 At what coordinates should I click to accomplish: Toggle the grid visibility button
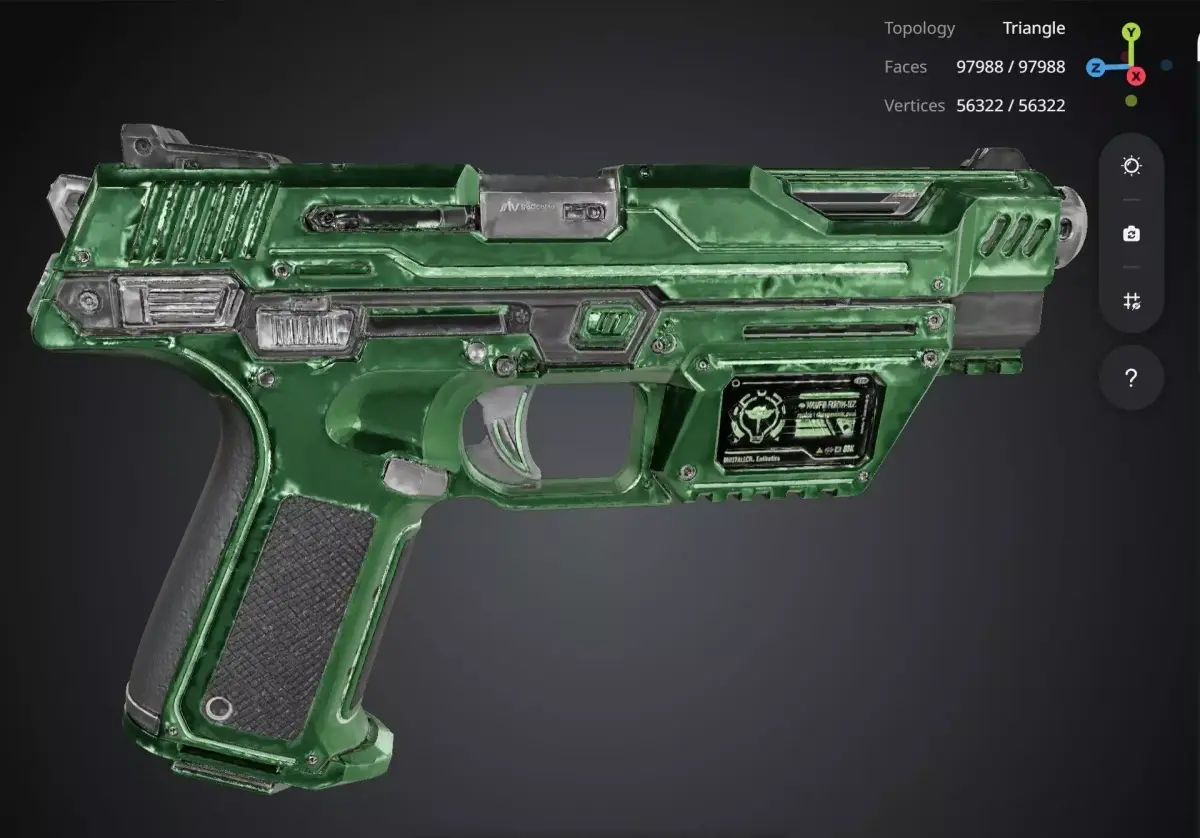[1131, 301]
